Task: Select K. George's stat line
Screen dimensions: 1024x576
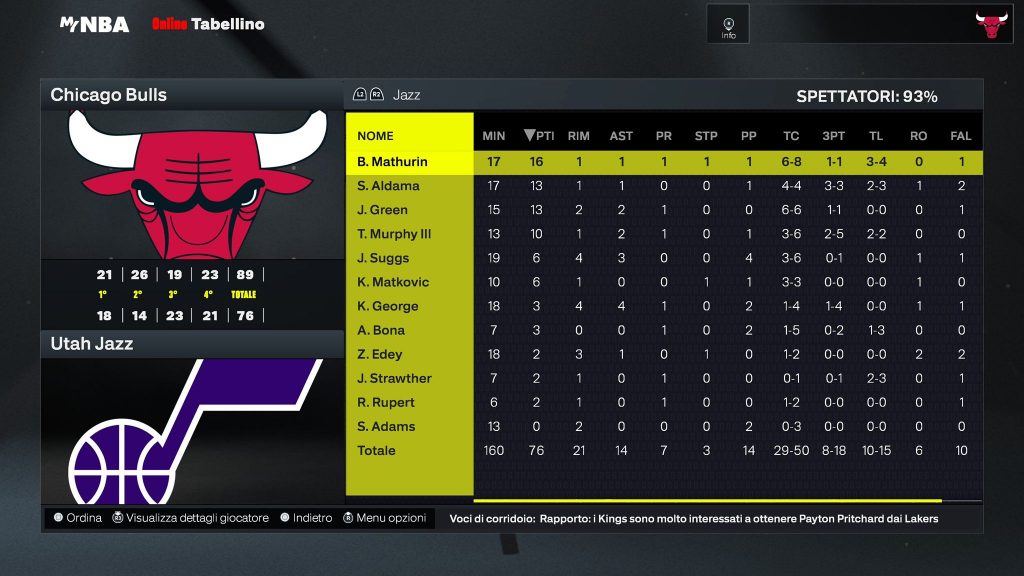Action: point(388,306)
